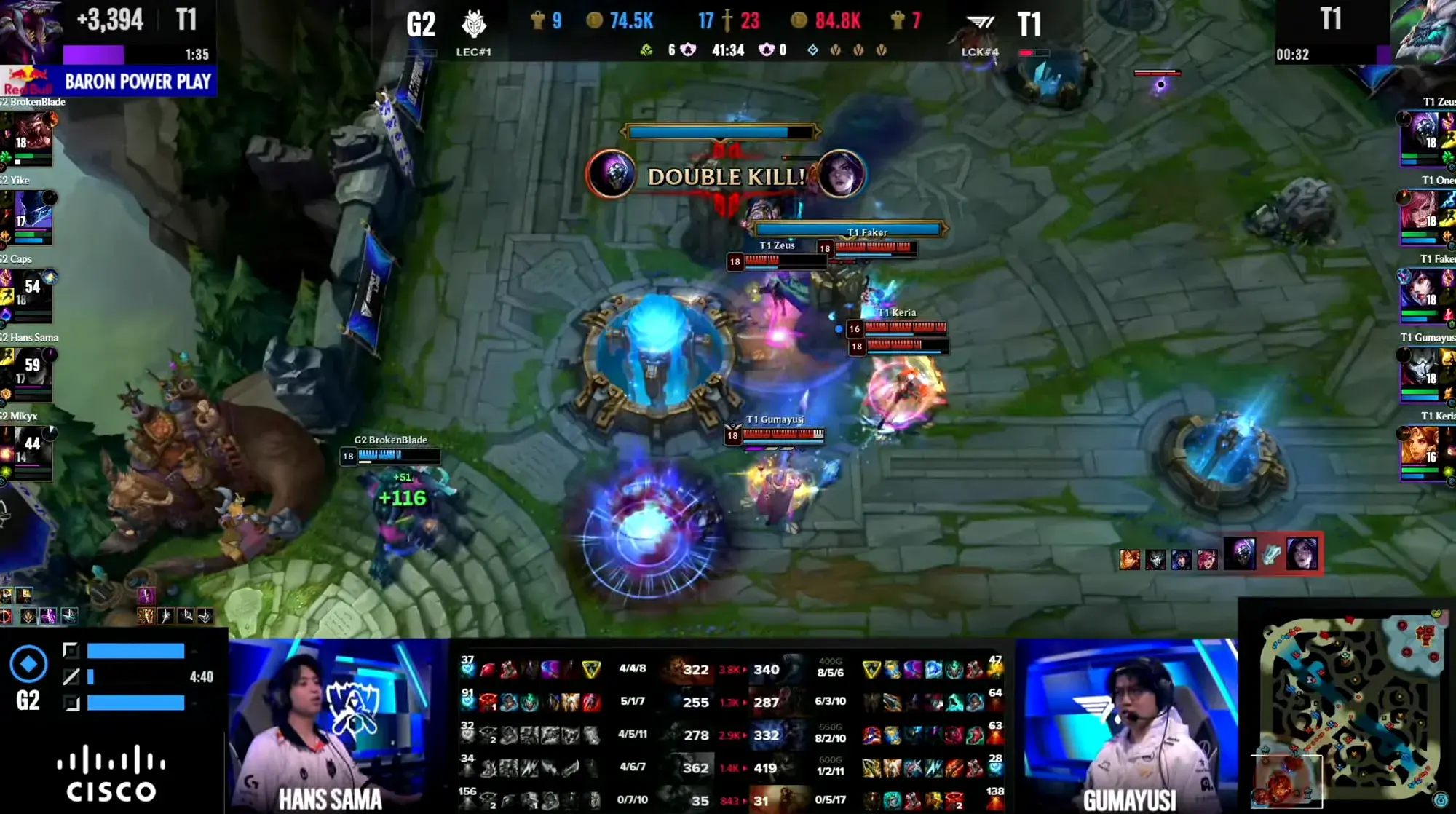The image size is (1456, 814).
Task: Select the gold coin icon beside 84.8K
Action: point(801,21)
